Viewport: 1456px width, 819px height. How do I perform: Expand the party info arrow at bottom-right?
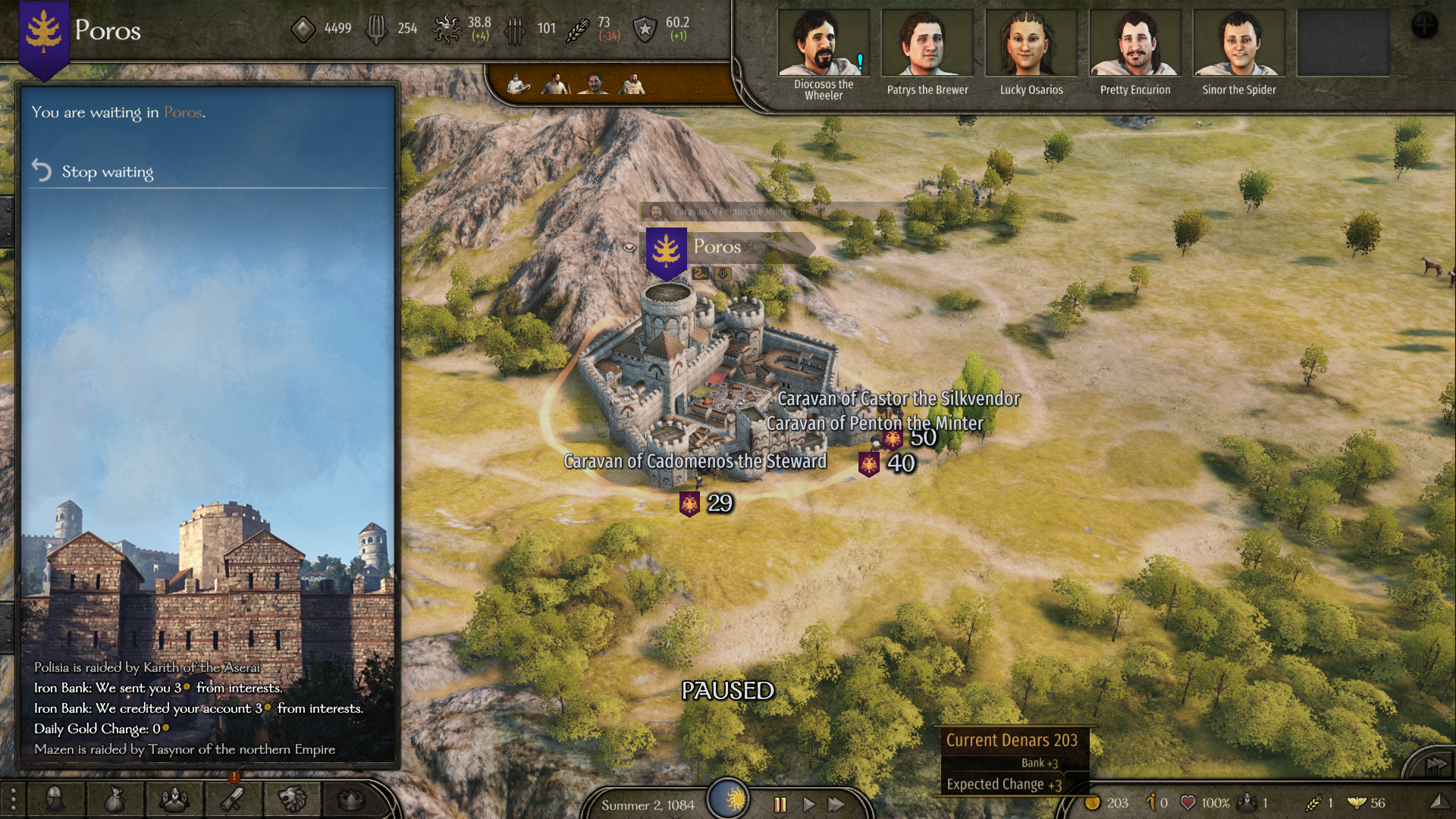pyautogui.click(x=1436, y=802)
